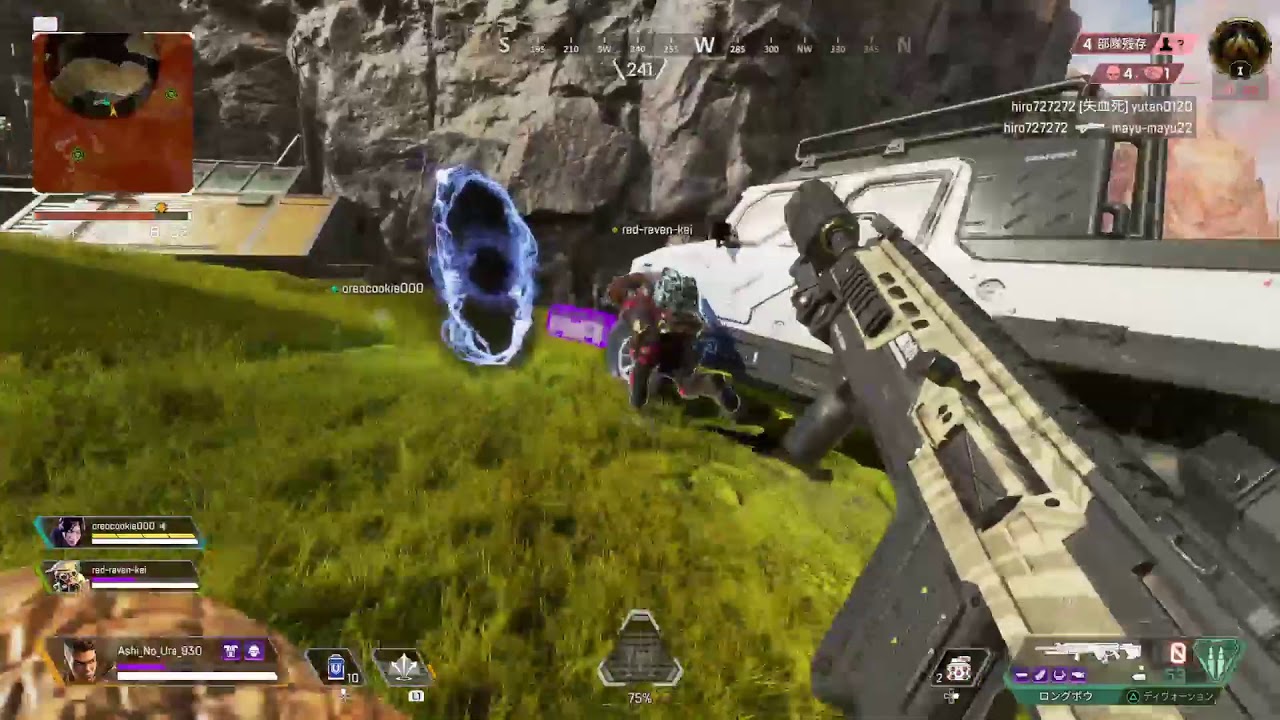Select the grenade slot showing 2 Thermite
Screen dimensions: 1280x720
[960, 667]
